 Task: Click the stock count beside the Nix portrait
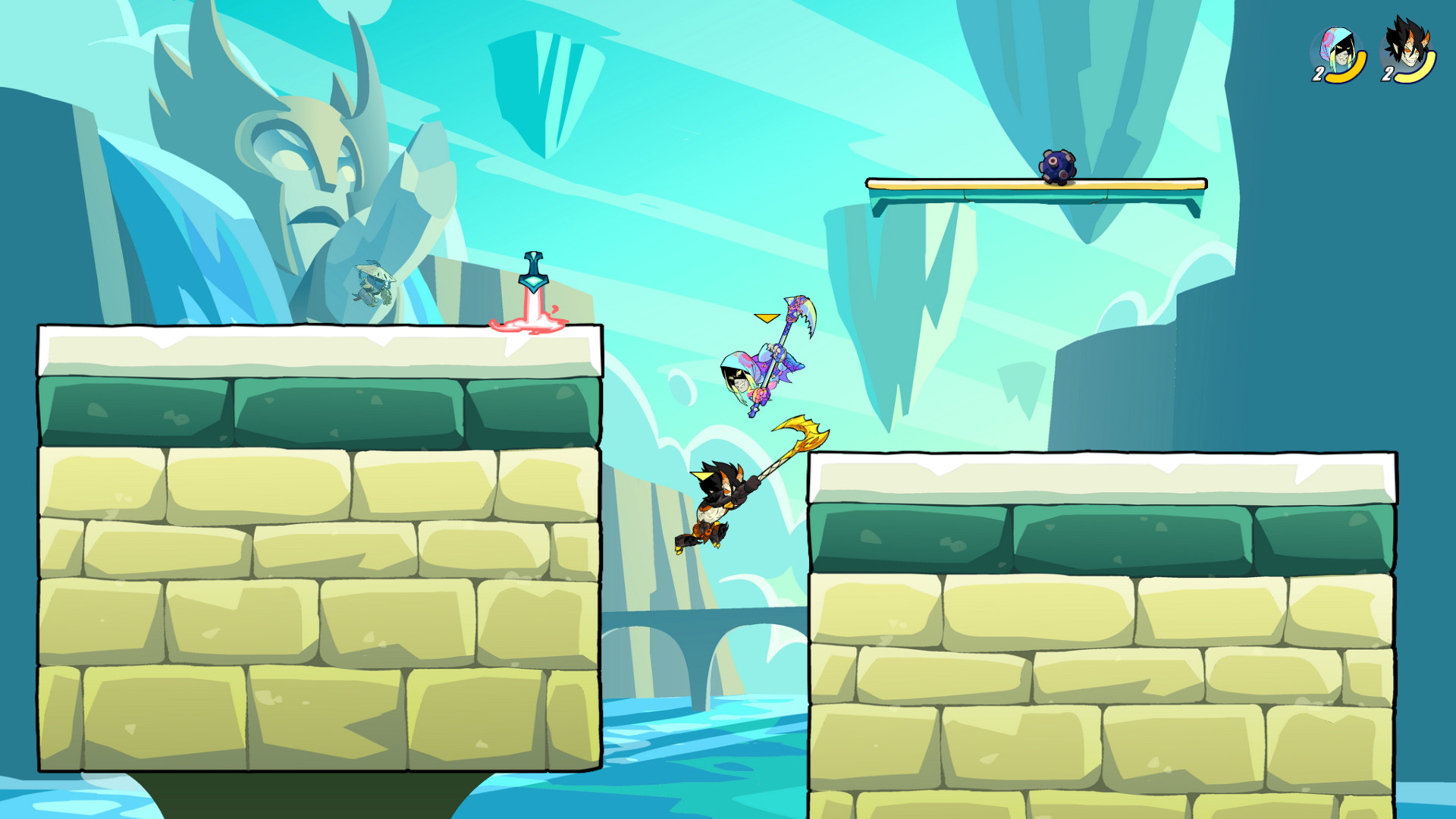click(x=1317, y=75)
